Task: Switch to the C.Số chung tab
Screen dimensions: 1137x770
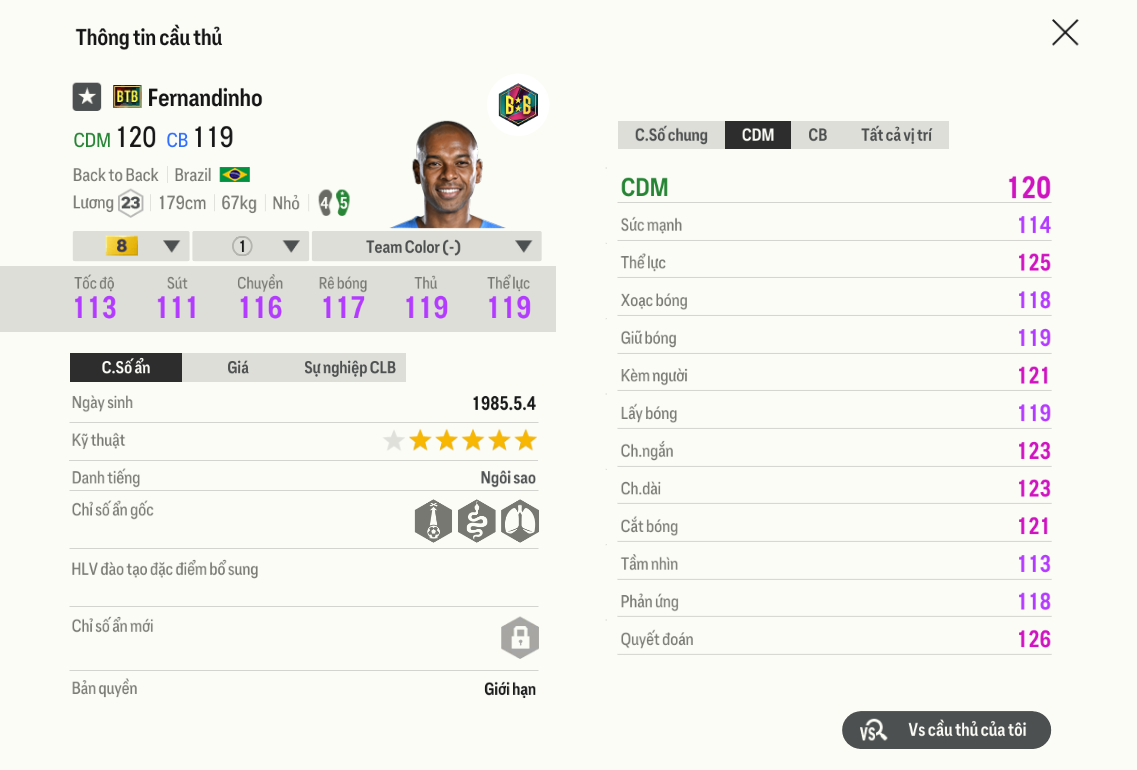Action: 671,135
